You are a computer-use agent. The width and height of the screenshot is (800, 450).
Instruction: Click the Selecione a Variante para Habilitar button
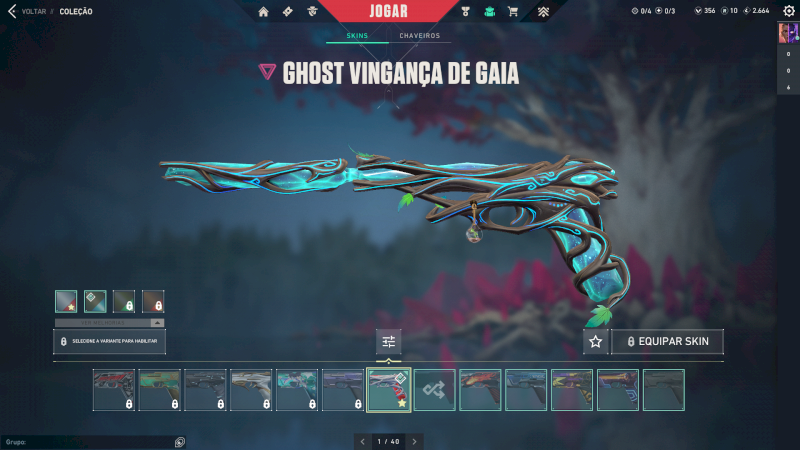tap(110, 342)
